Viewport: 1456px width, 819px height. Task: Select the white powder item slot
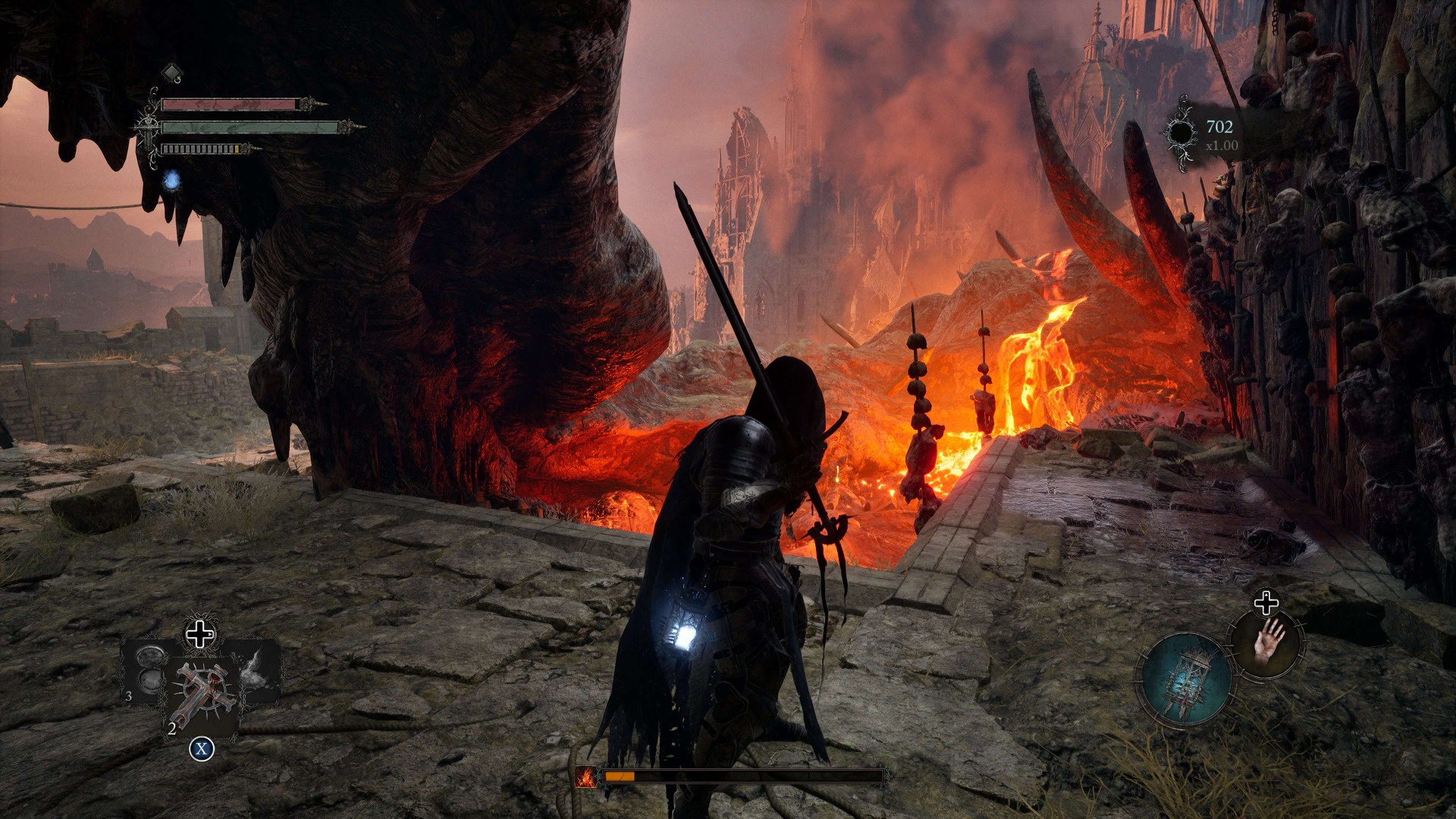click(254, 668)
